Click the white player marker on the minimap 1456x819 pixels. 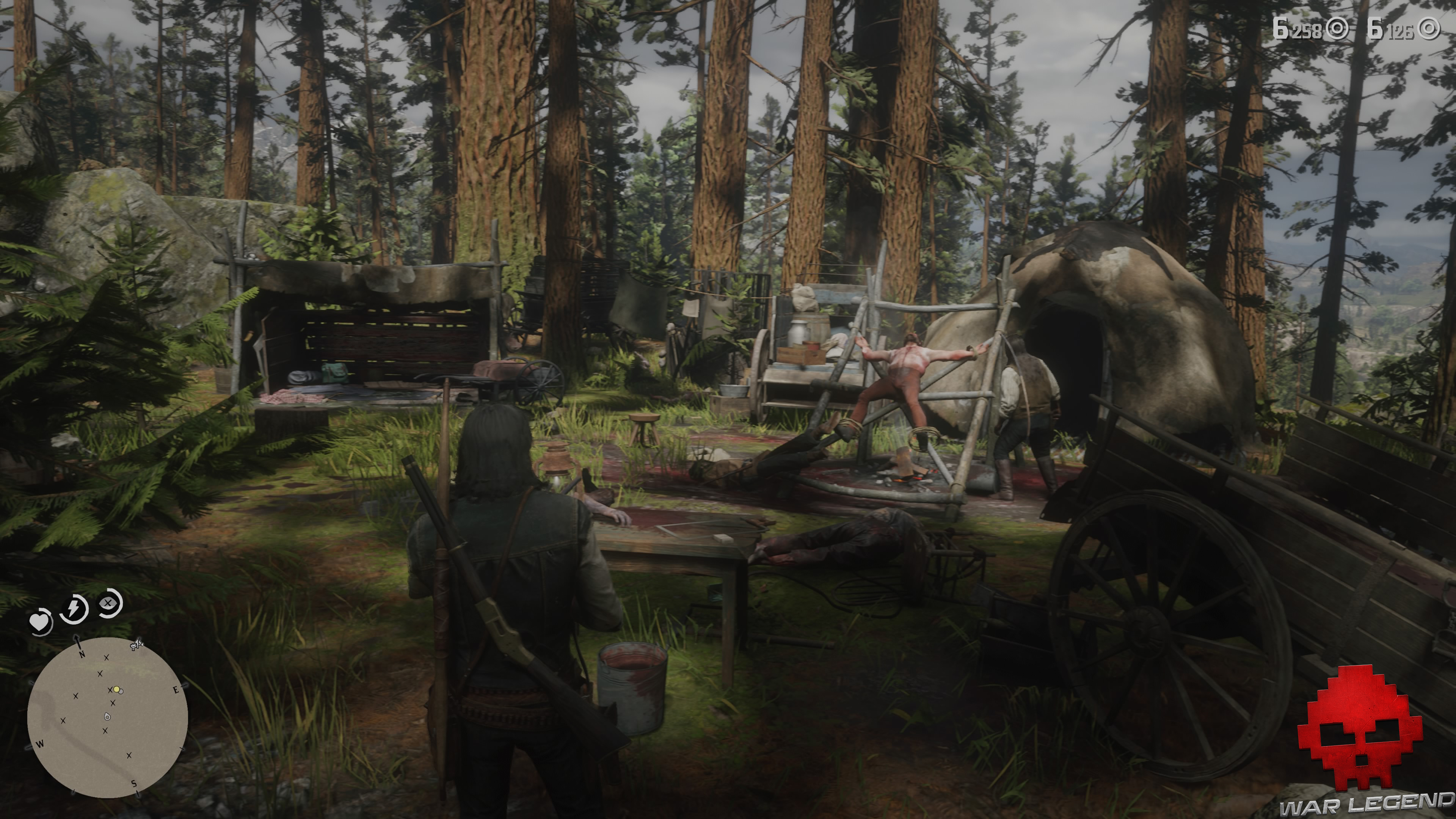[107, 717]
